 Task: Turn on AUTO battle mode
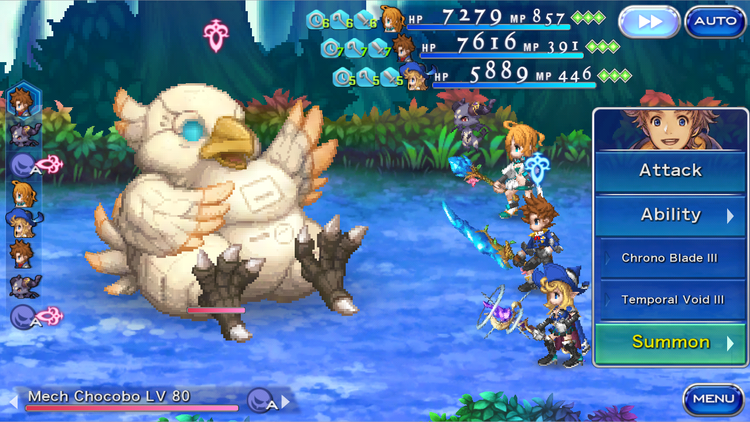715,21
